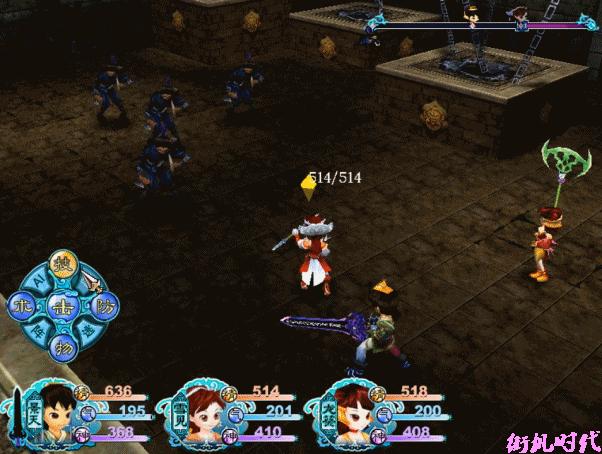Choose the 击 attack command
Image resolution: width=602 pixels, height=454 pixels.
60,305
